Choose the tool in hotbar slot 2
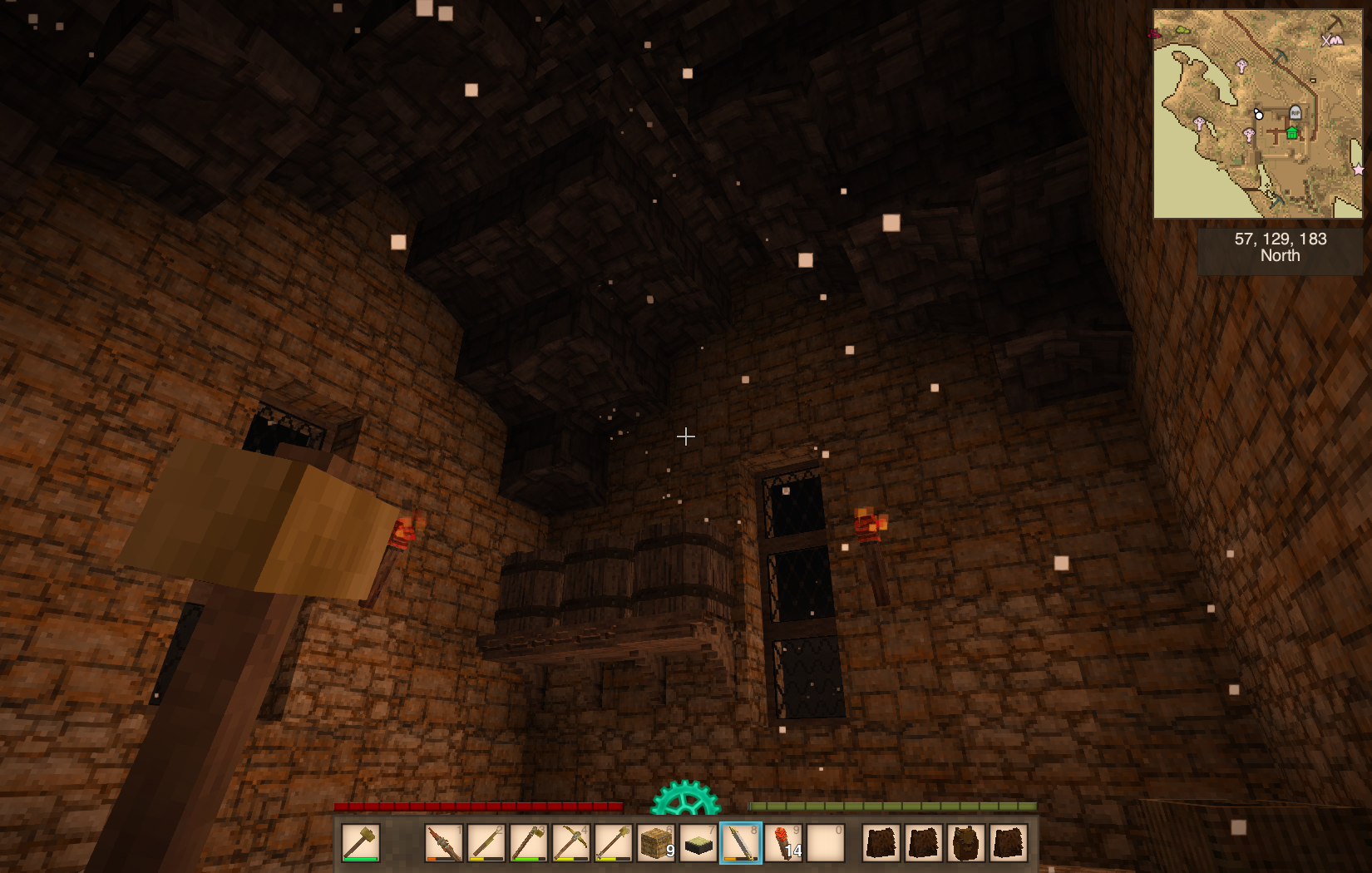Screen dimensions: 1372x873 (486, 843)
